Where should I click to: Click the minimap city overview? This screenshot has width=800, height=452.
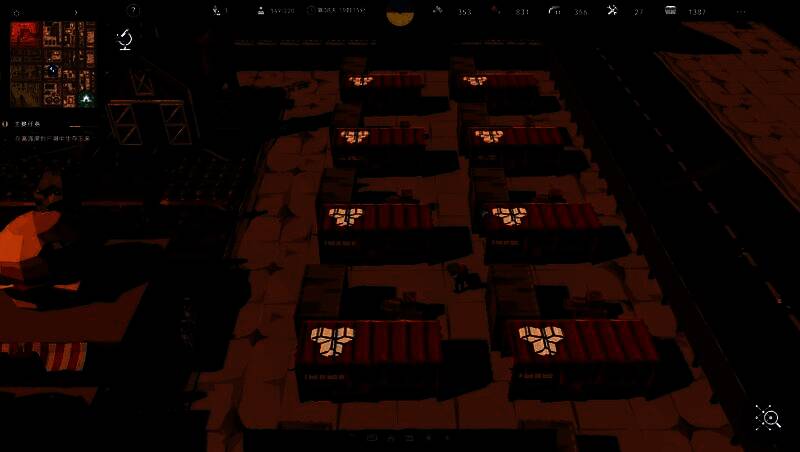52,65
